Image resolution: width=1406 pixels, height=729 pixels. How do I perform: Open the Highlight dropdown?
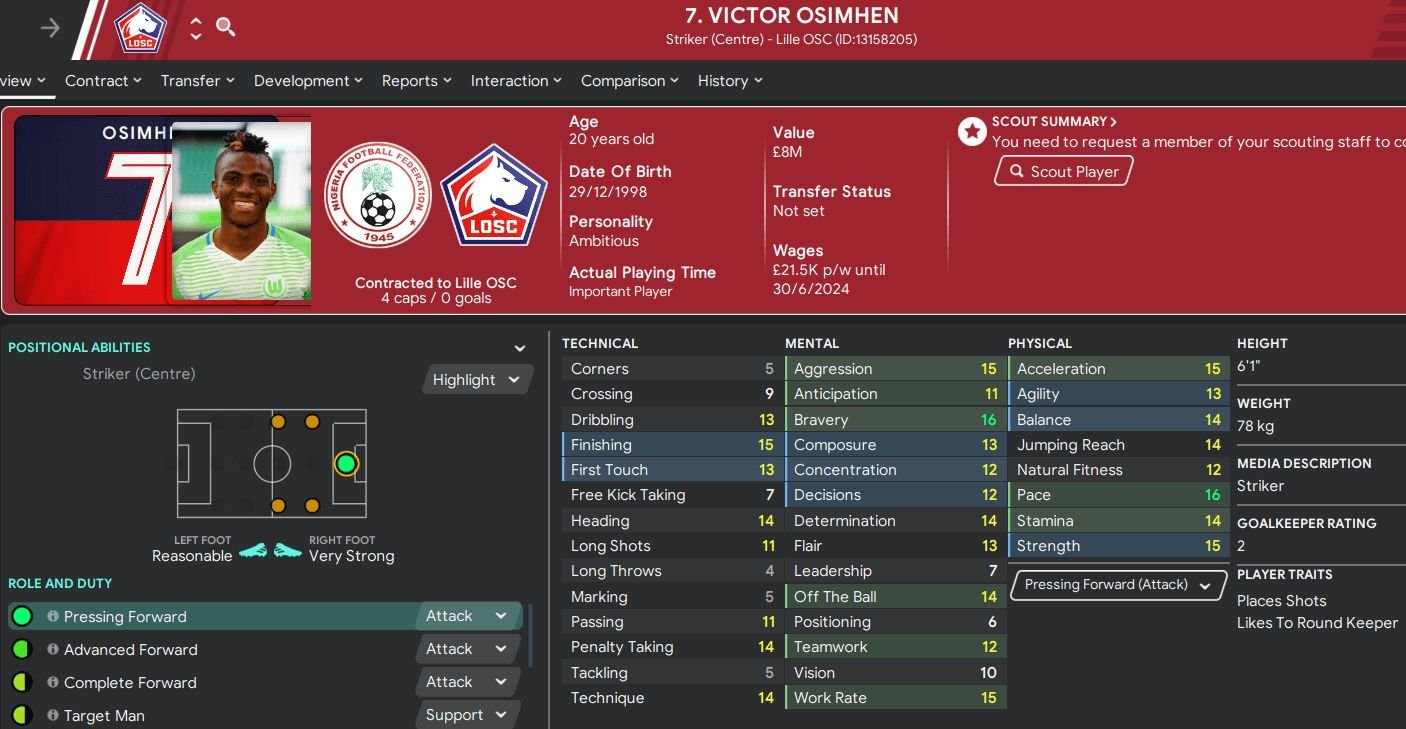(477, 379)
